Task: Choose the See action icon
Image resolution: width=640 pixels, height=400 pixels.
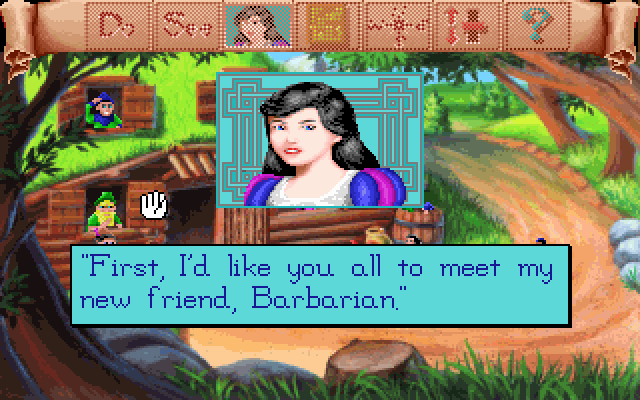Action: (188, 24)
